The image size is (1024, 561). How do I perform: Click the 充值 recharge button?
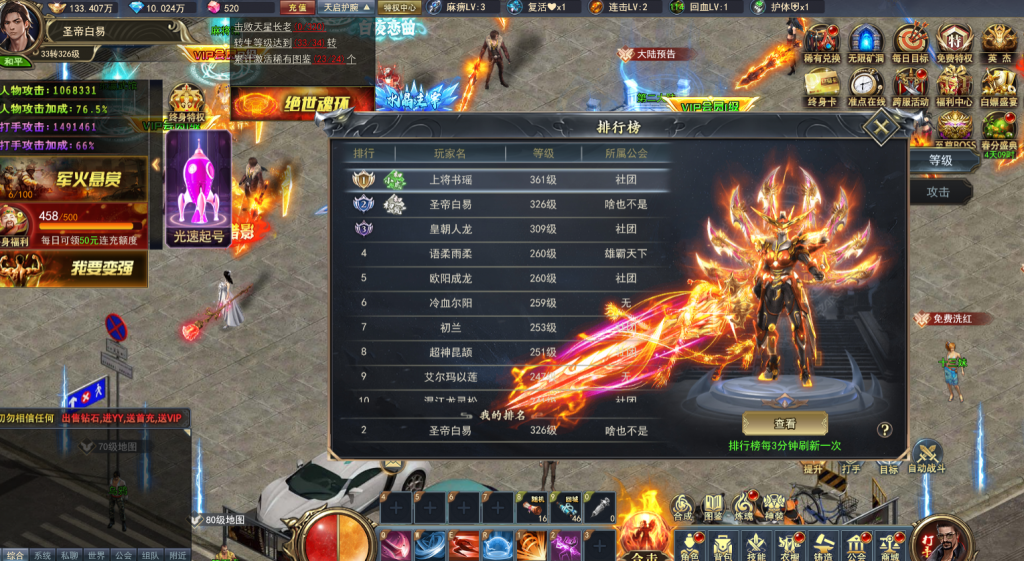(x=297, y=8)
